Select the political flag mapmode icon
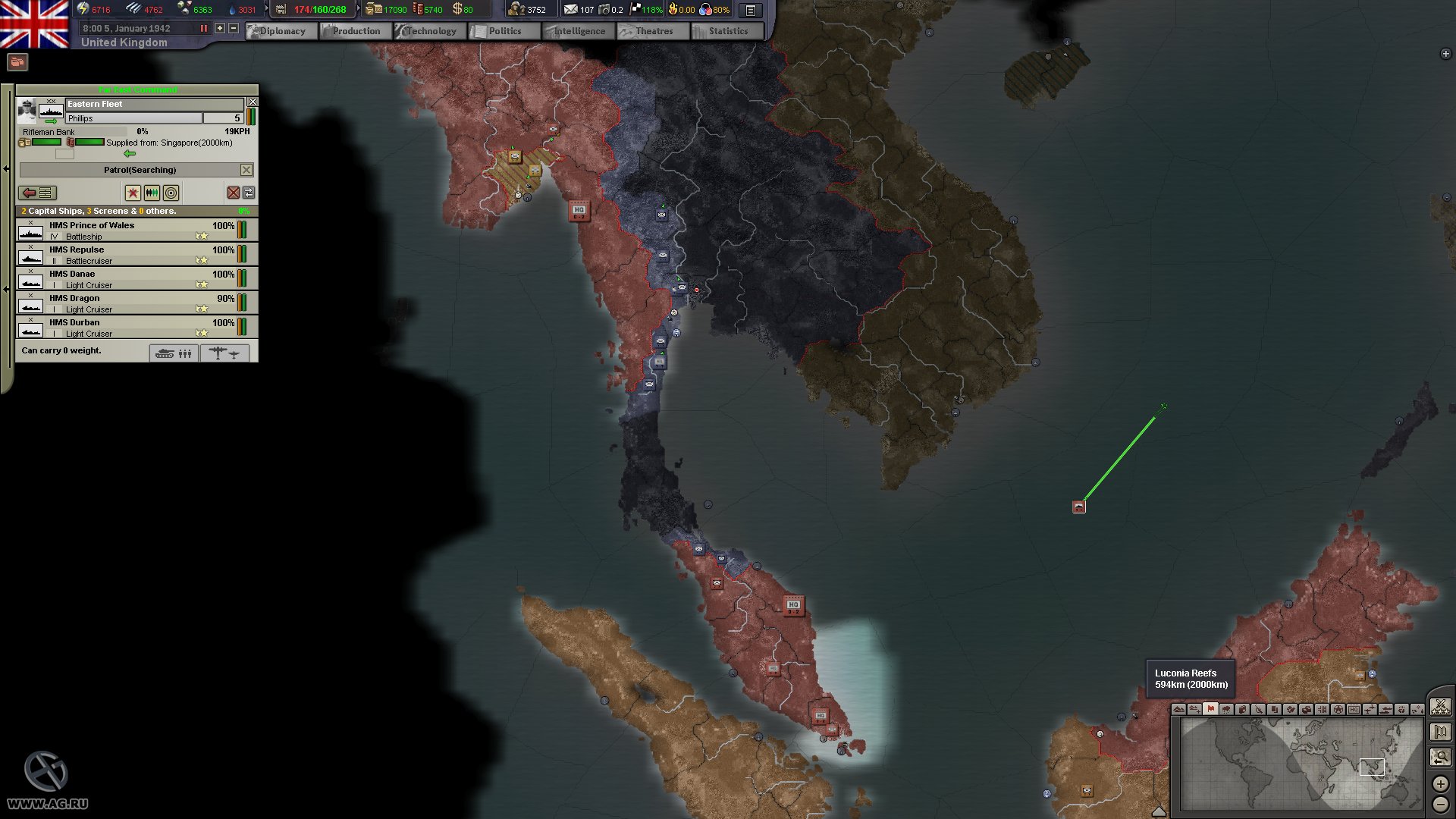1456x819 pixels. click(x=1210, y=709)
